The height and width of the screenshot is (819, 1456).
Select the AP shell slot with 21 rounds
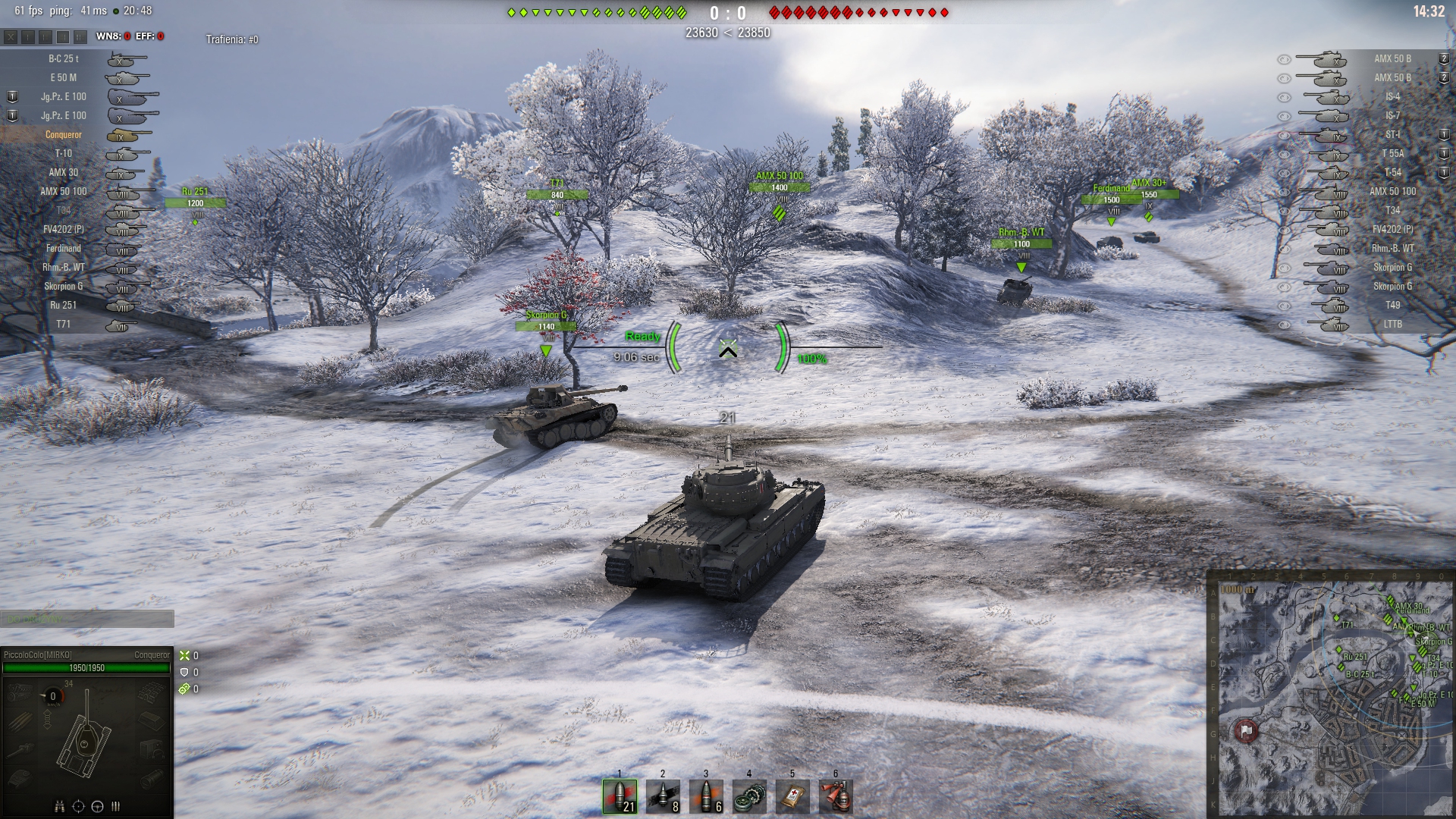[620, 796]
